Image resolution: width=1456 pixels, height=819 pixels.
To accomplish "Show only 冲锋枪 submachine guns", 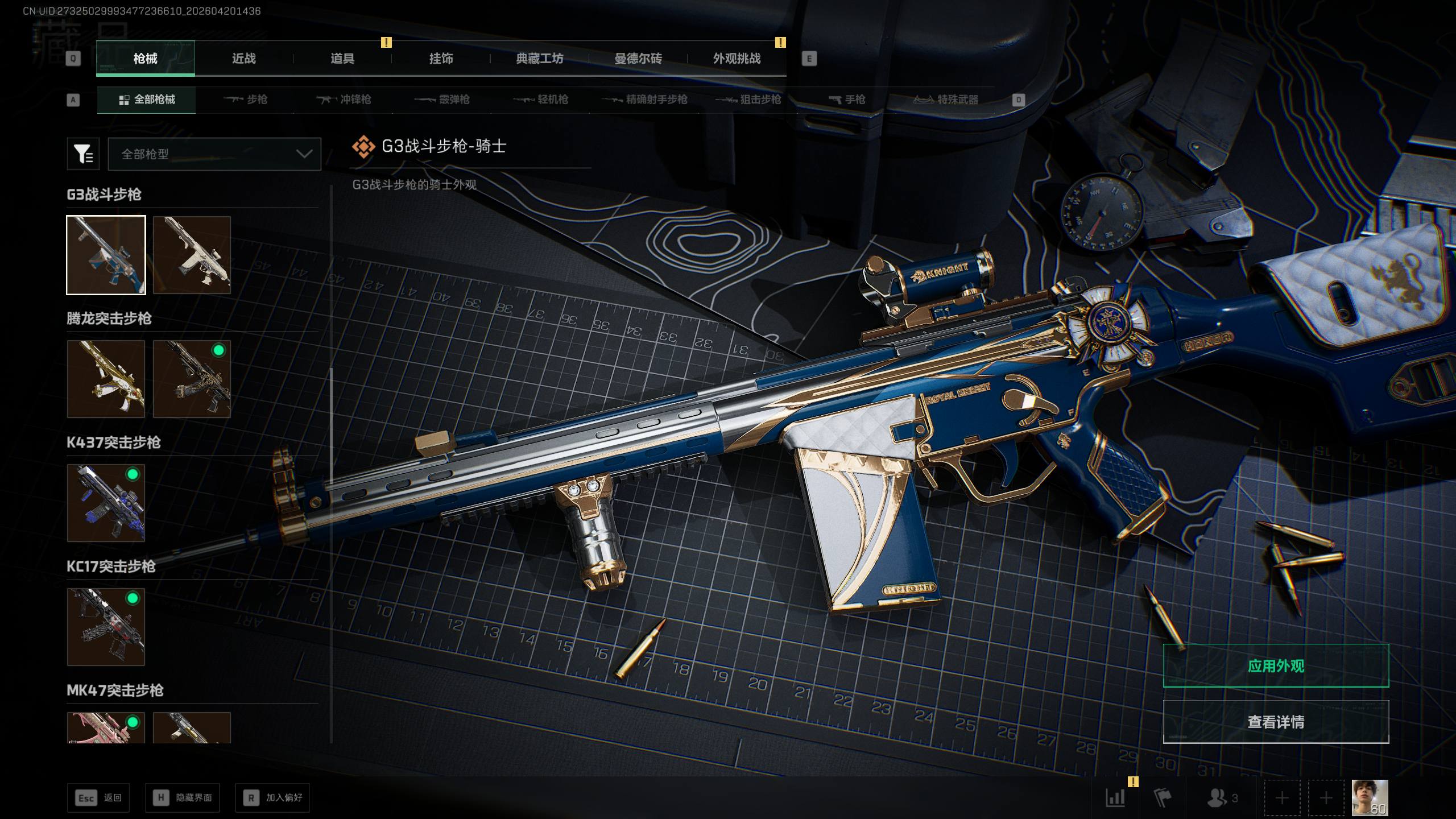I will [344, 100].
